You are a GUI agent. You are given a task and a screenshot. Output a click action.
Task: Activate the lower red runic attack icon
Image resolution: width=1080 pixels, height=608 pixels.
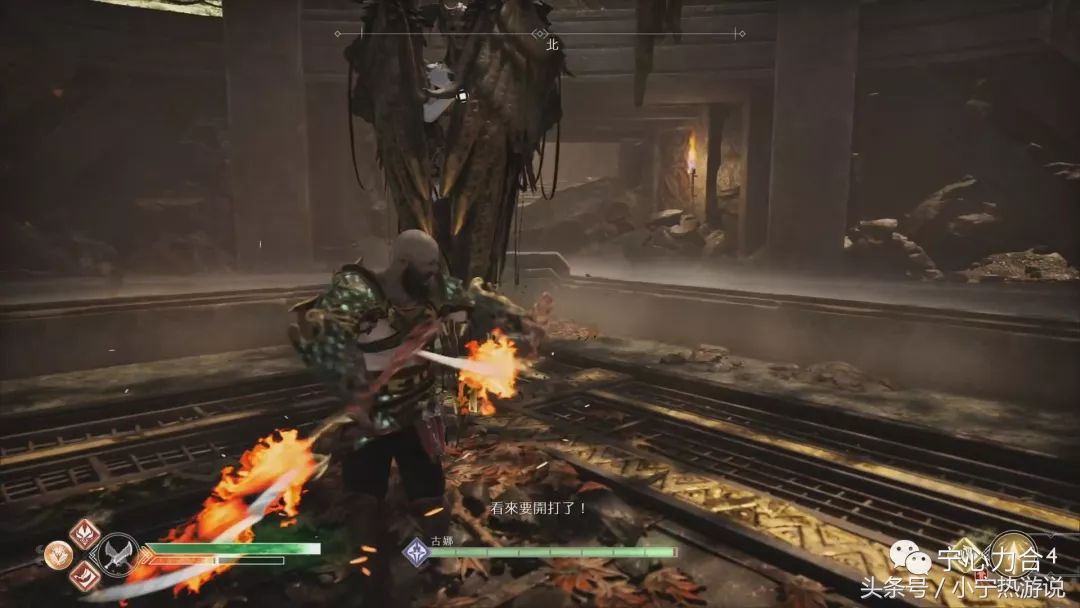(x=85, y=575)
